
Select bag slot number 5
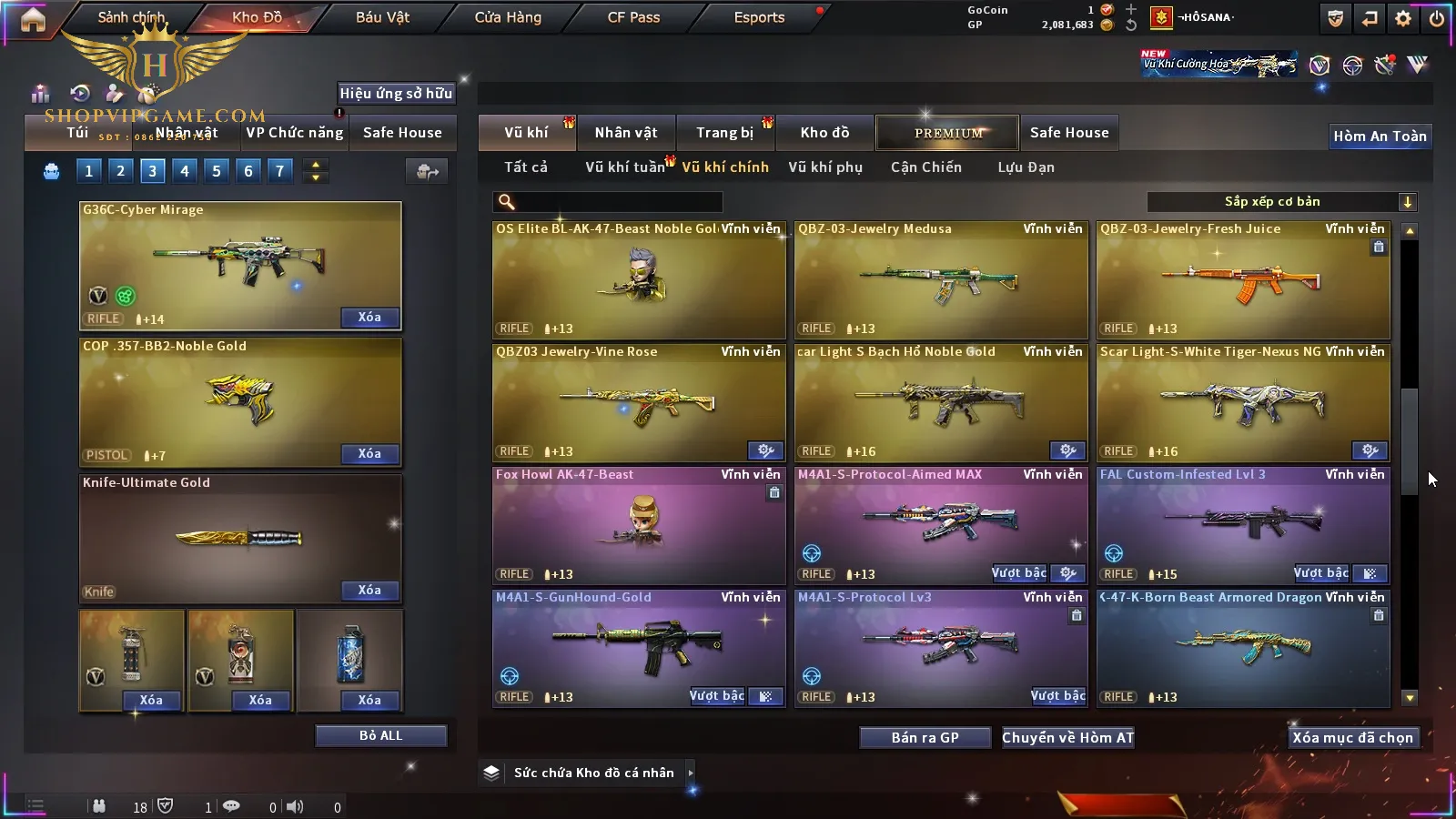pyautogui.click(x=217, y=171)
